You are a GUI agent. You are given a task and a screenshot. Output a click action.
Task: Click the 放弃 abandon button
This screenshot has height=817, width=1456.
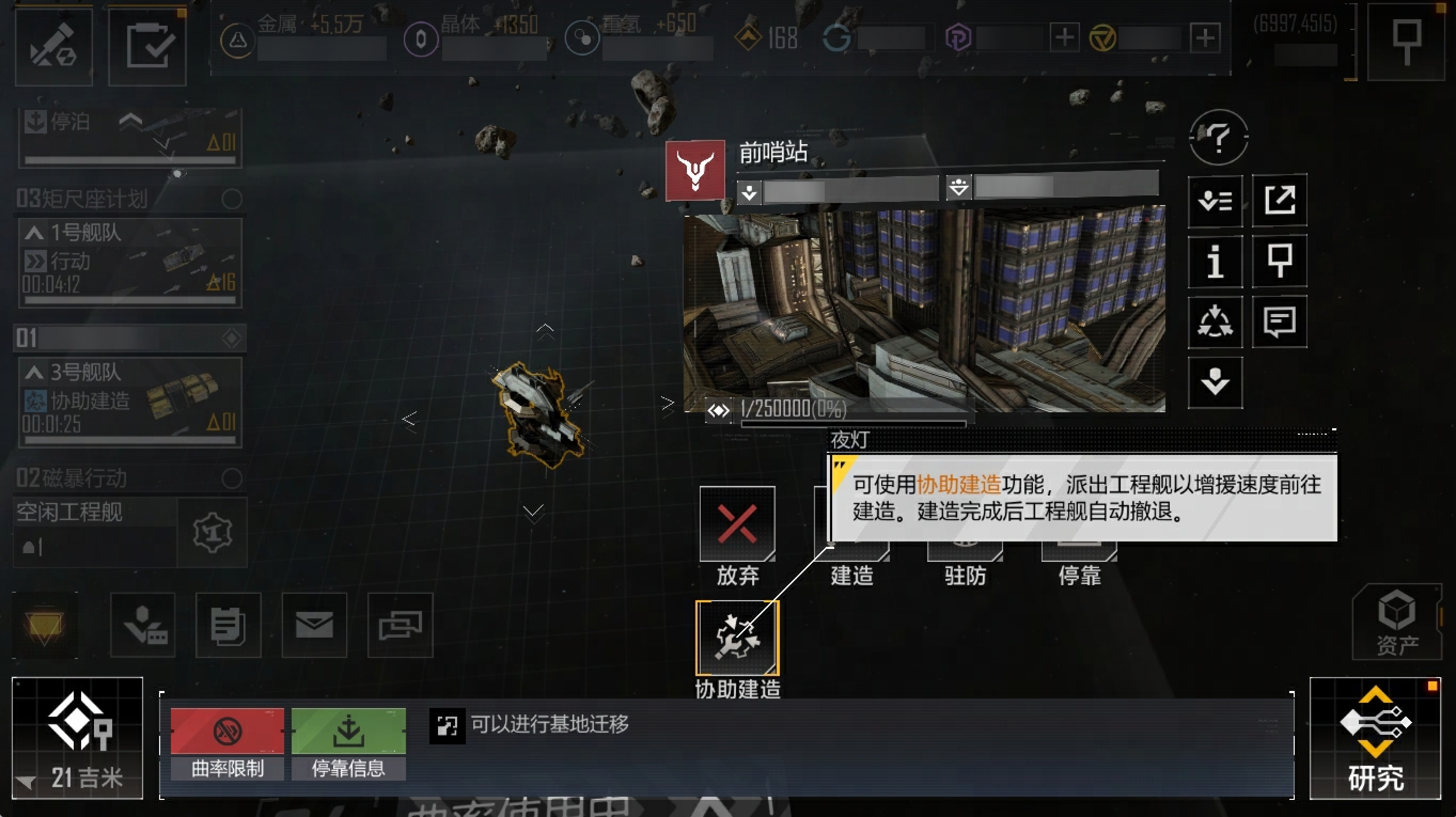coord(737,523)
